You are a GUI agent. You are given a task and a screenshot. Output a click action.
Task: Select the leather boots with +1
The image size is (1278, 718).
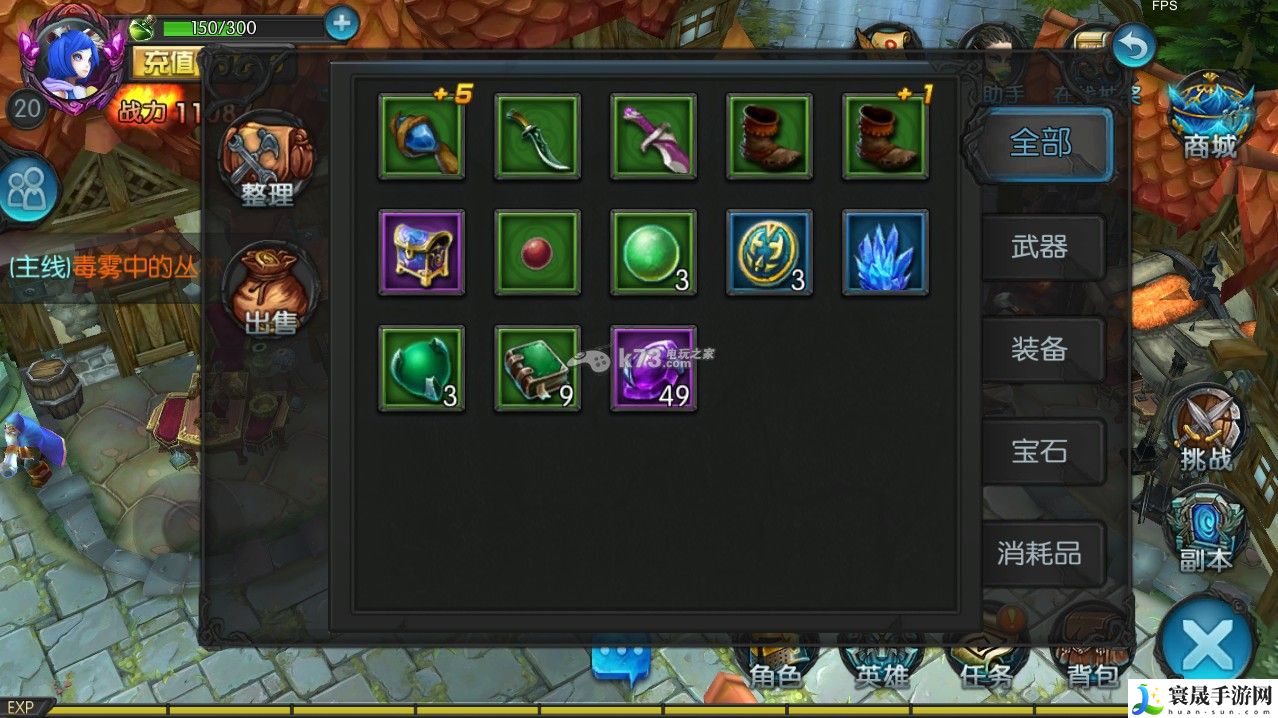pos(885,137)
